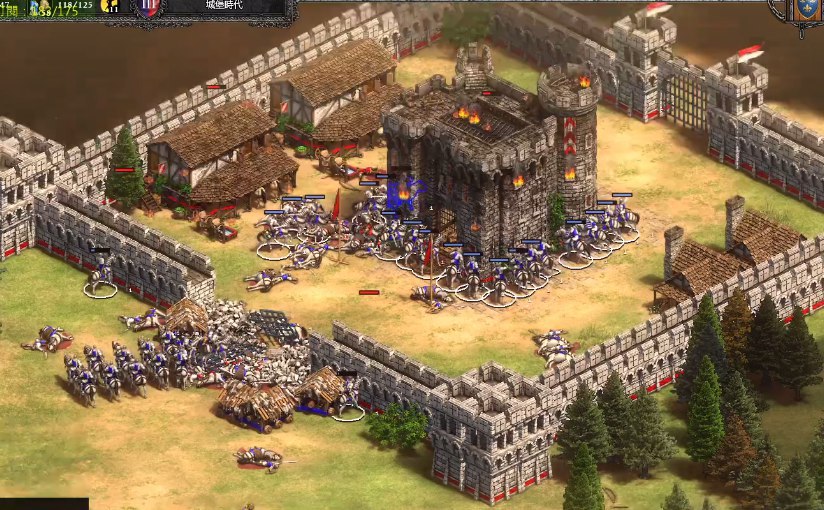Open the red and blue civilization shield emblem
824x510 pixels.
(x=148, y=7)
